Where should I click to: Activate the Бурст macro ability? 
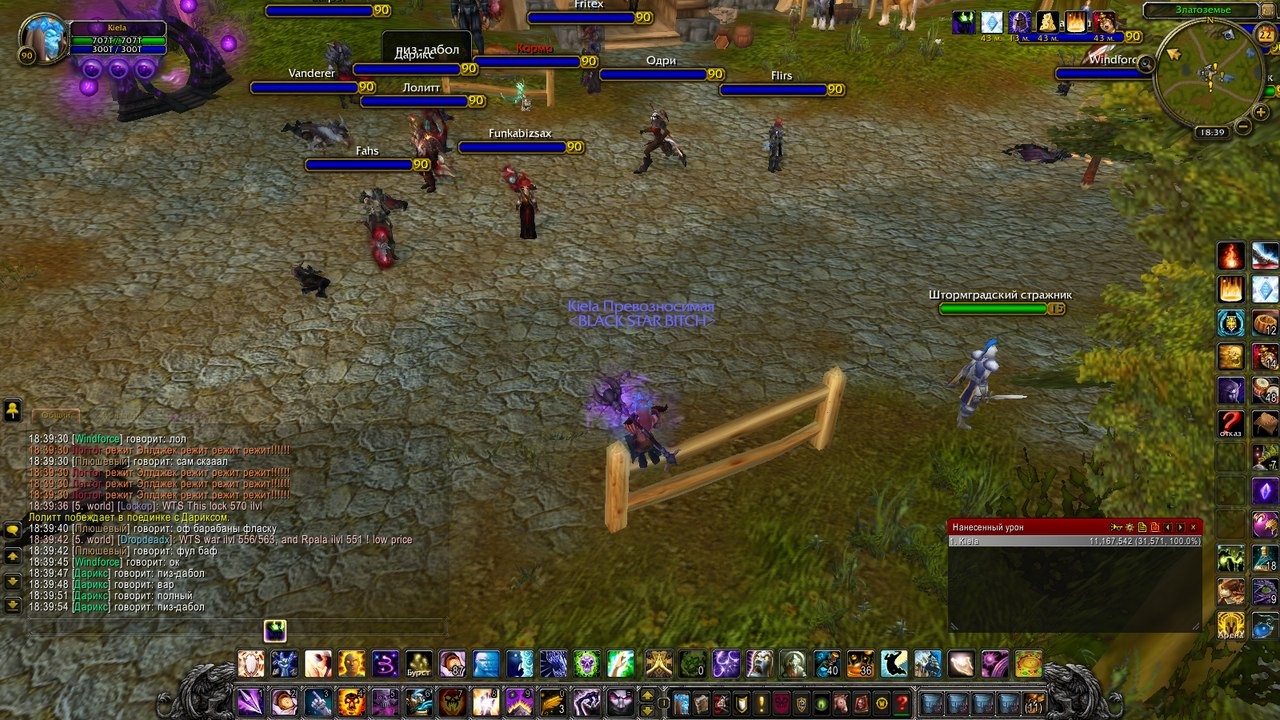click(419, 664)
